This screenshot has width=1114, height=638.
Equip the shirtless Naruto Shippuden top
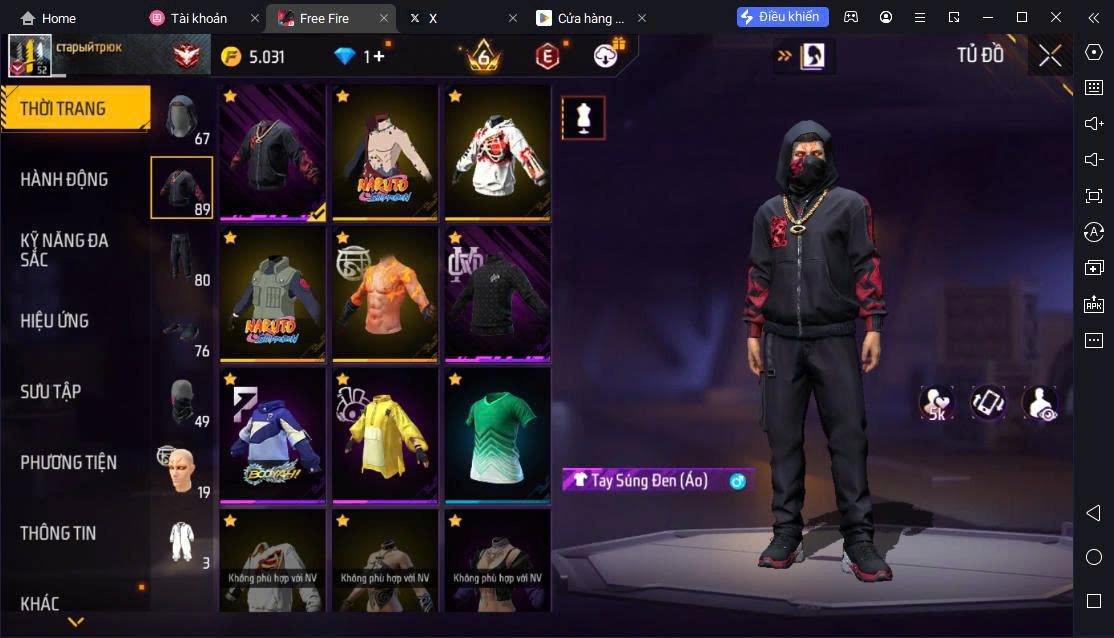[385, 152]
